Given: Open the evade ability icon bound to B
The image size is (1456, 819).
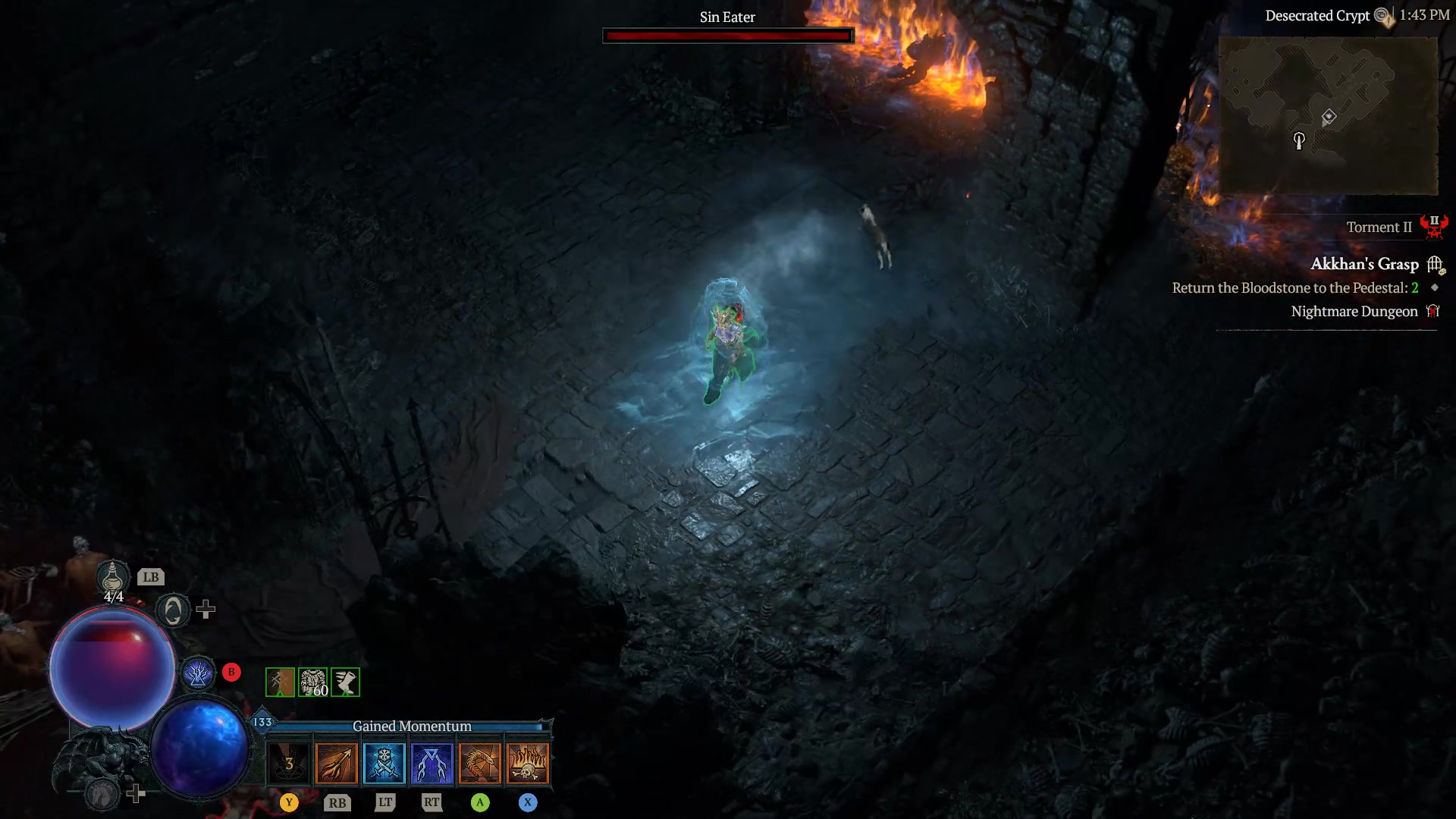Looking at the screenshot, I should coord(199,672).
